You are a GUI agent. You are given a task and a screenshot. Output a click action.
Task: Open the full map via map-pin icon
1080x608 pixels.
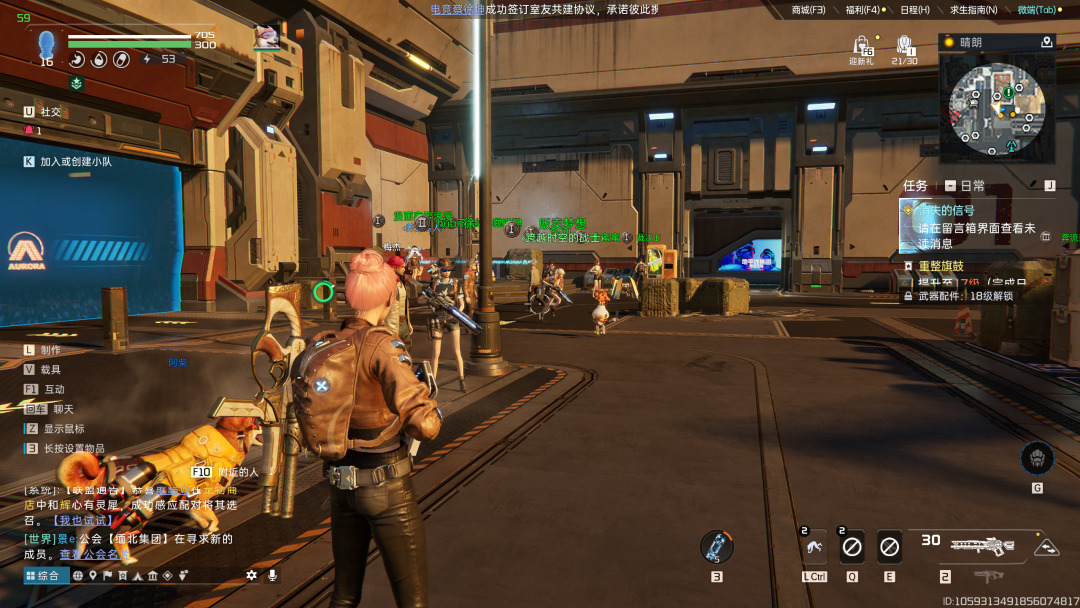click(1047, 42)
